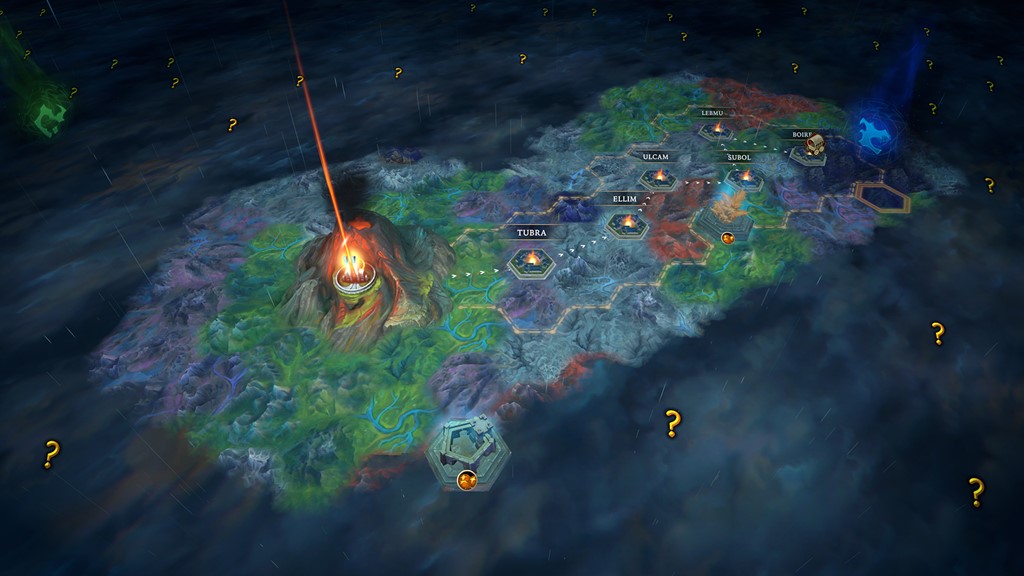1024x576 pixels.
Task: Choose the Ulcam campfire node
Action: pos(659,179)
